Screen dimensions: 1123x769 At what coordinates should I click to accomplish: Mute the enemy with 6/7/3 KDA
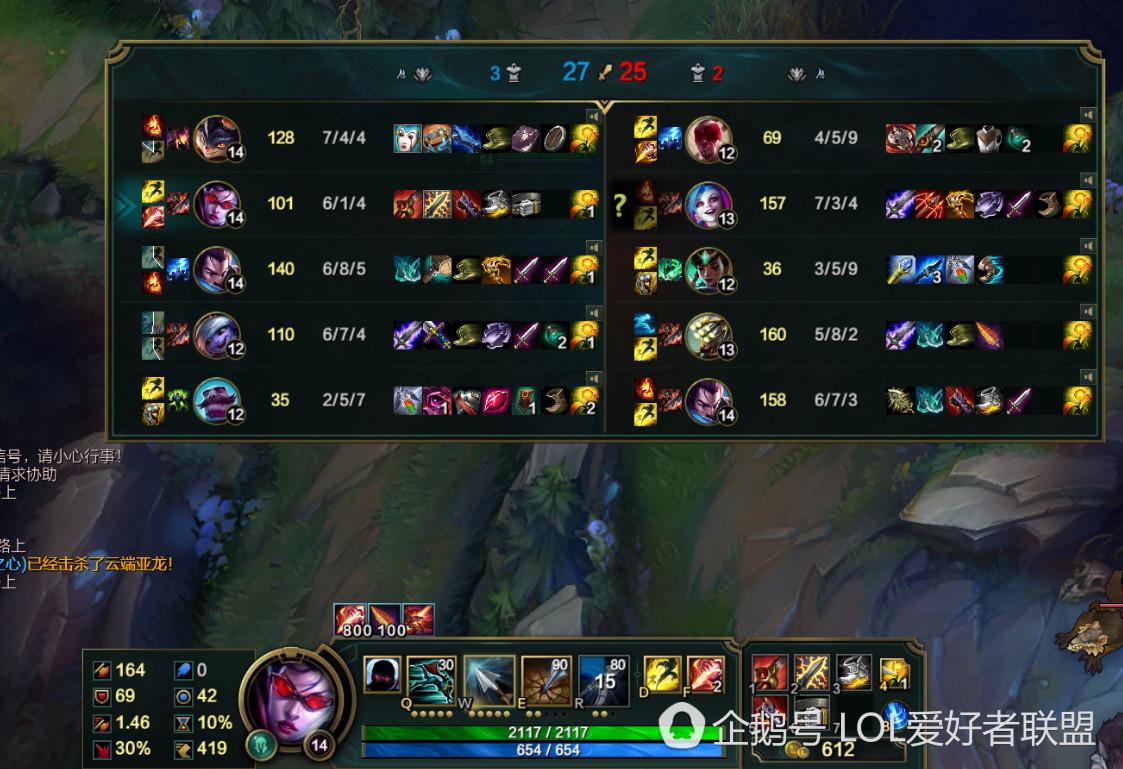(1089, 377)
